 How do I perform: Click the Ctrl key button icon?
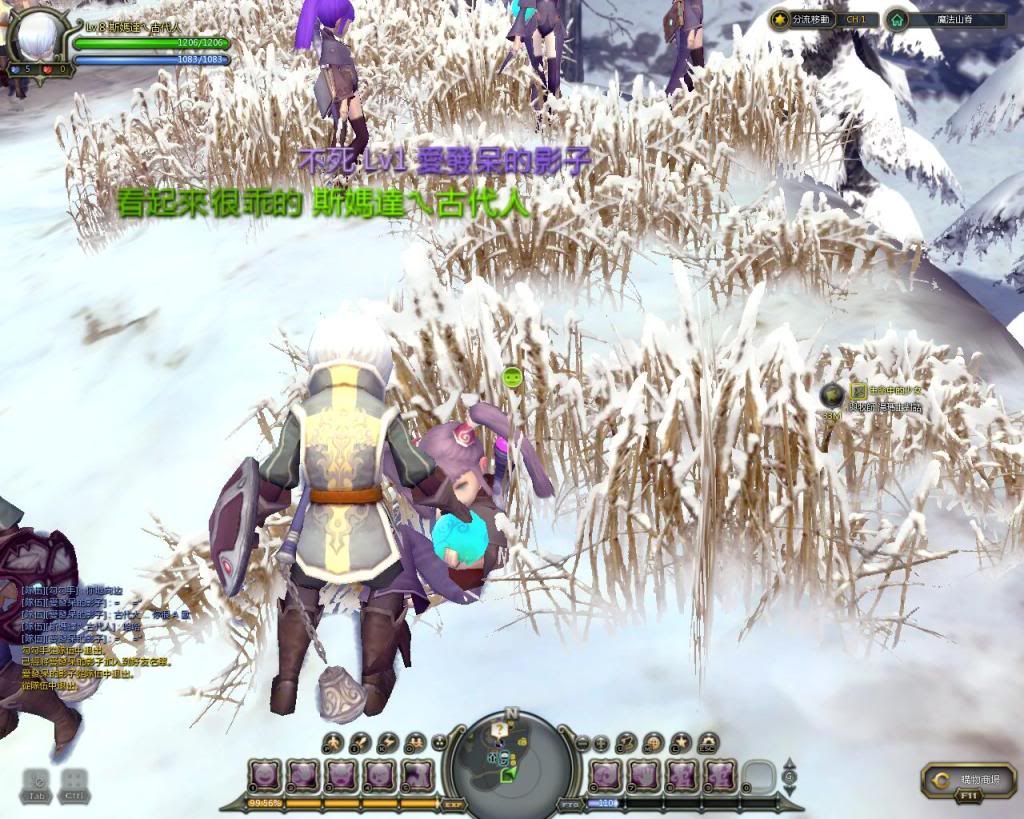click(x=74, y=784)
